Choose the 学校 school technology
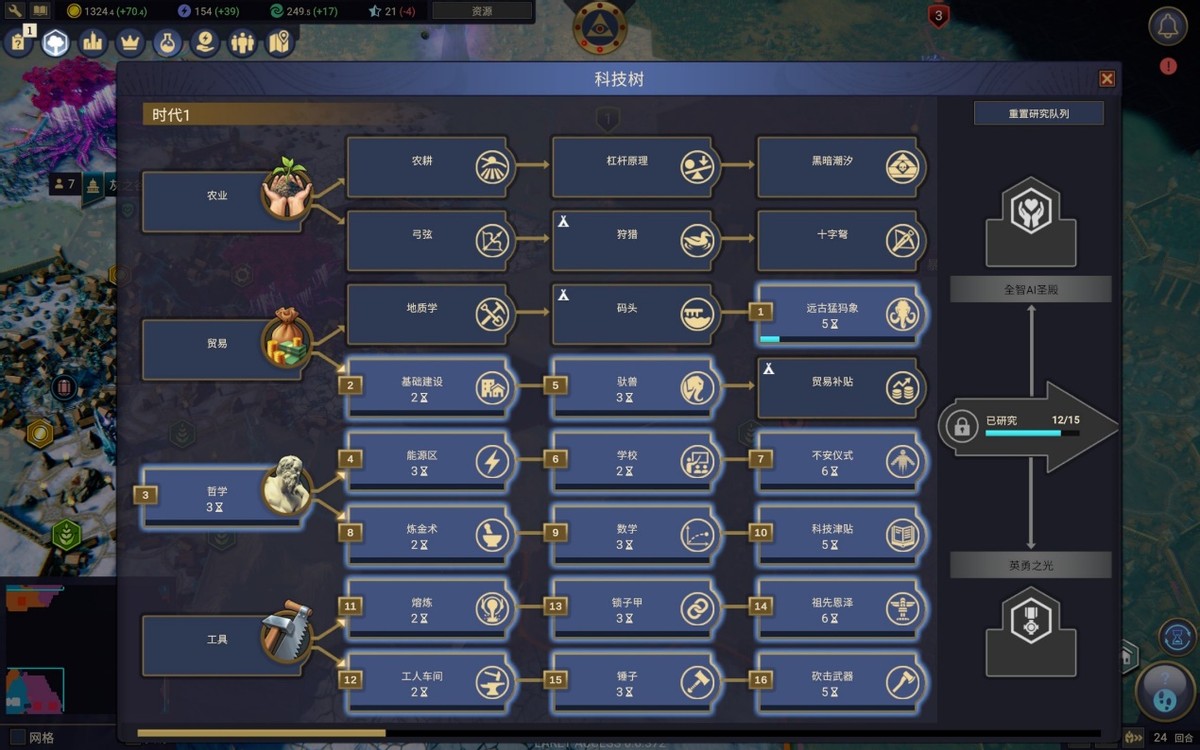The width and height of the screenshot is (1200, 750). [632, 462]
